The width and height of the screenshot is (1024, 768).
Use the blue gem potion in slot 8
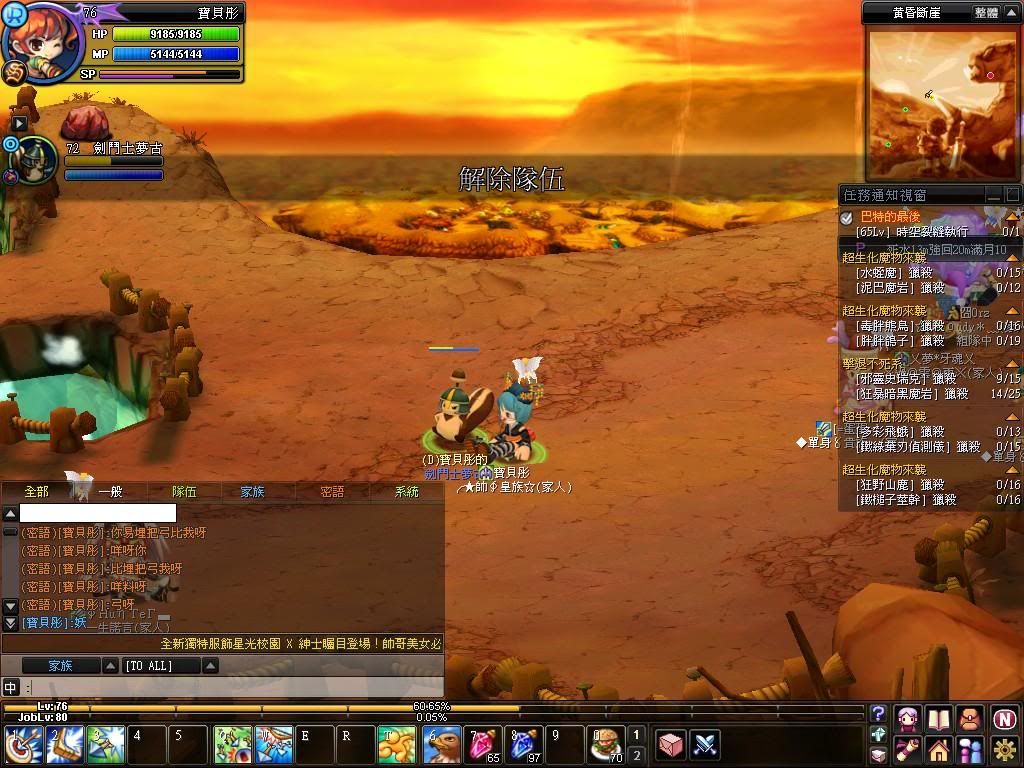coord(524,745)
